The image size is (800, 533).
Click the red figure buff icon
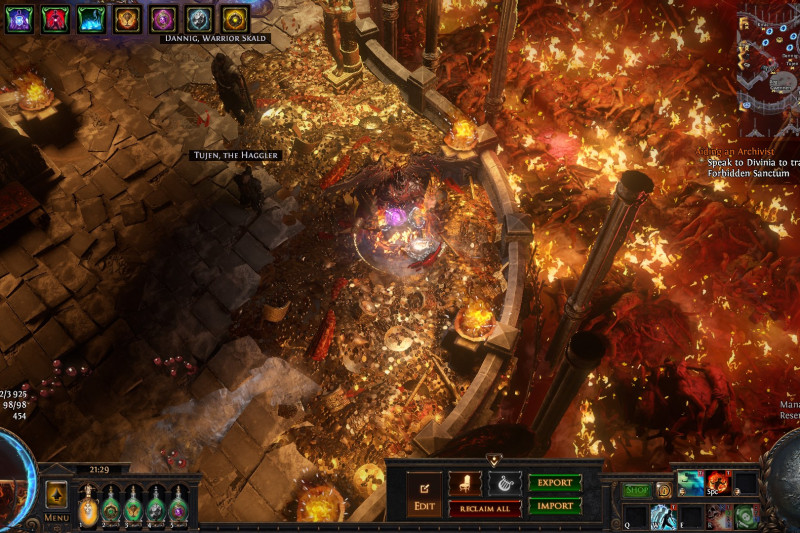56,18
